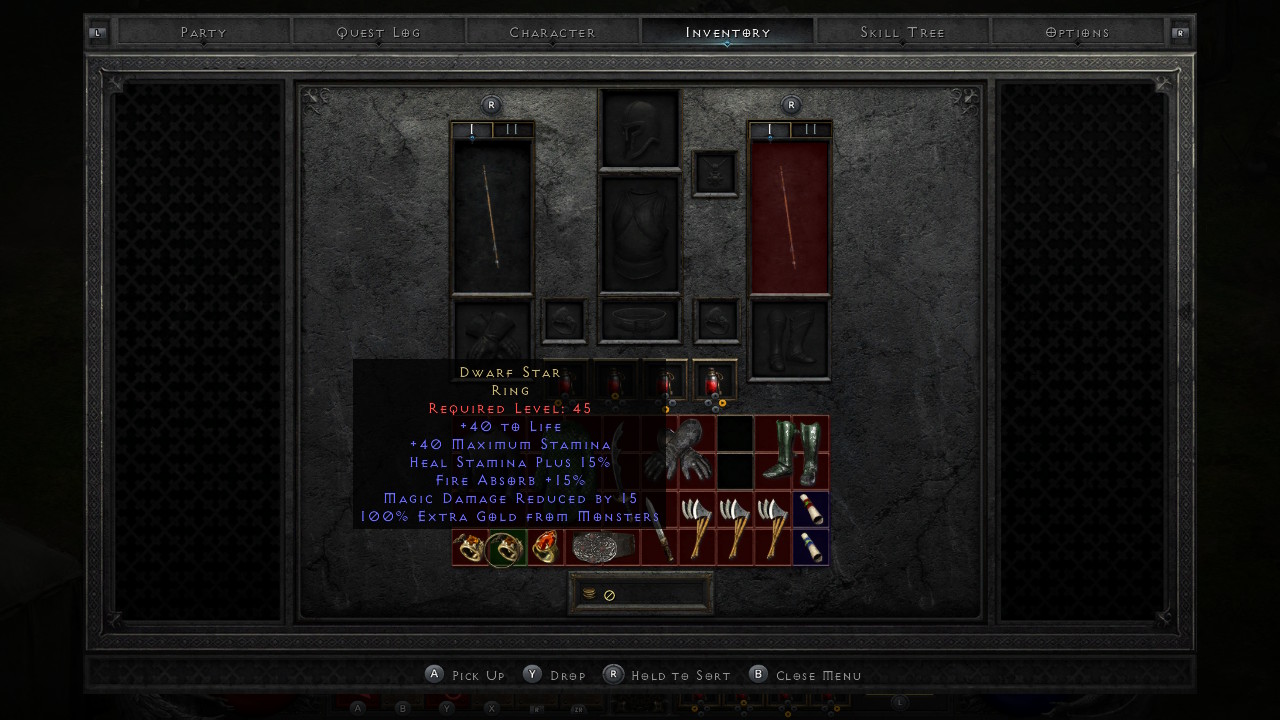
Task: Pick the red-gem ring in the inventory
Action: [545, 548]
